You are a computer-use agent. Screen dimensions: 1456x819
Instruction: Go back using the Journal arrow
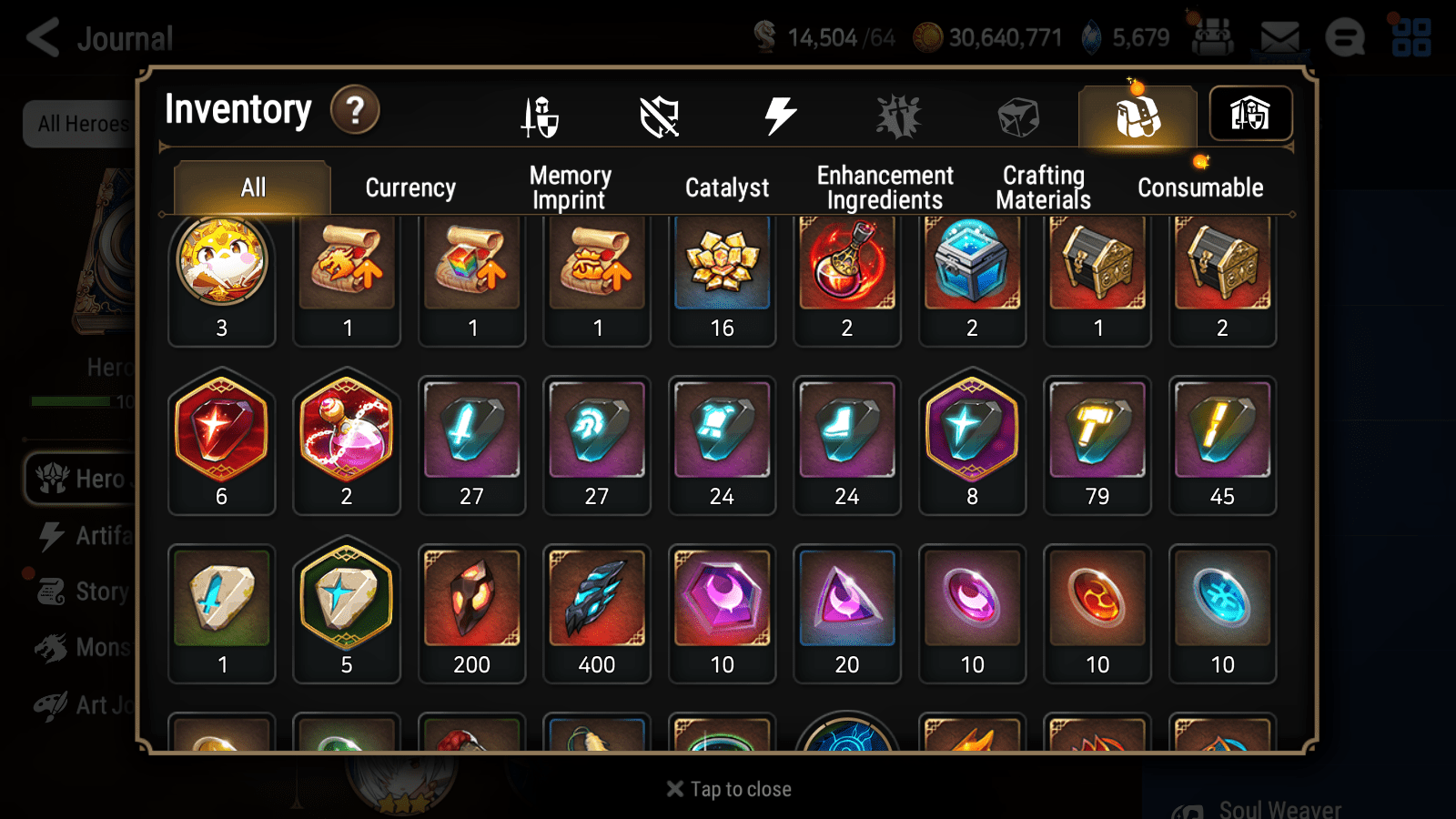[x=41, y=36]
